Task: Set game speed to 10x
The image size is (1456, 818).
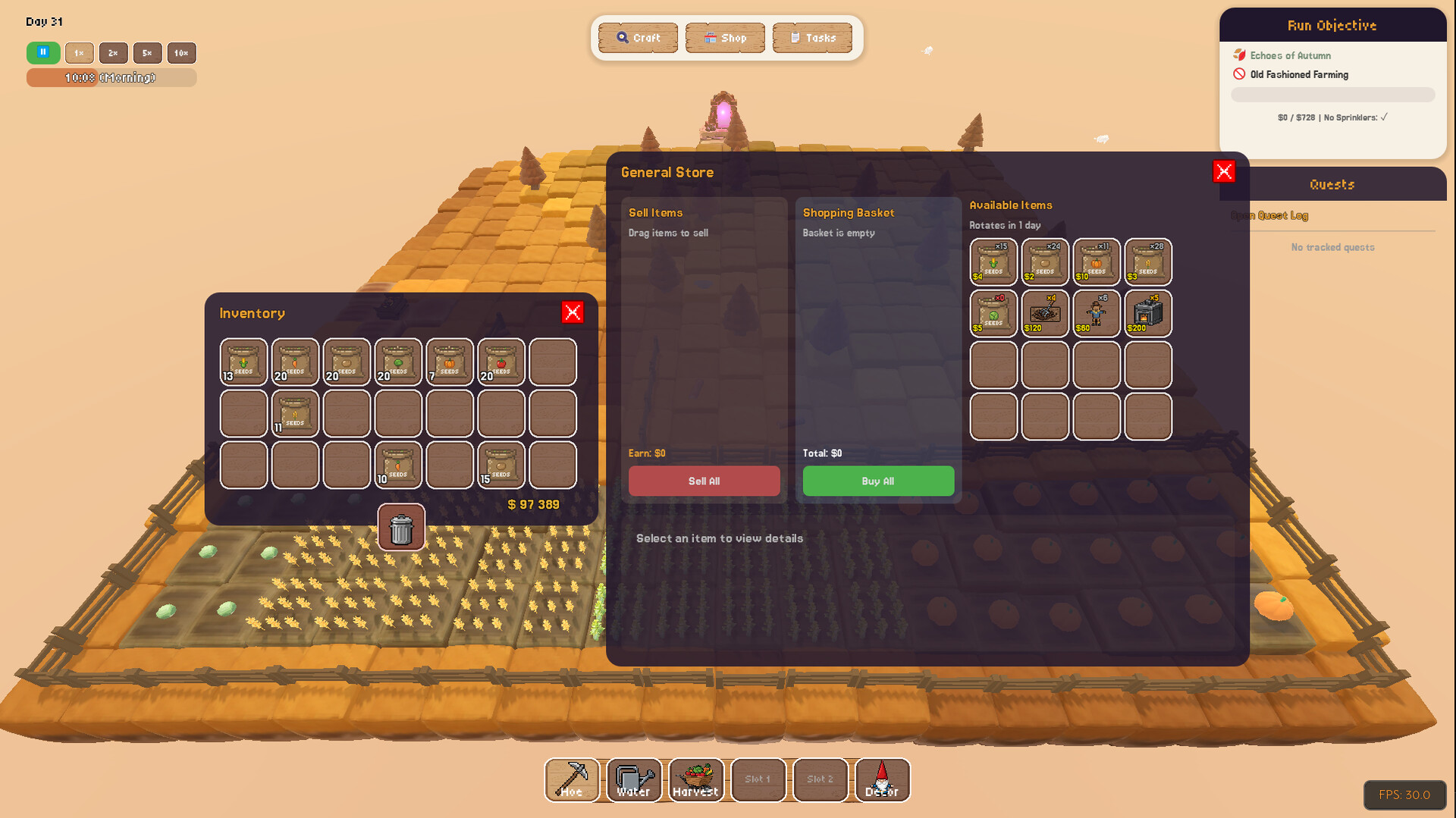Action: [x=181, y=53]
